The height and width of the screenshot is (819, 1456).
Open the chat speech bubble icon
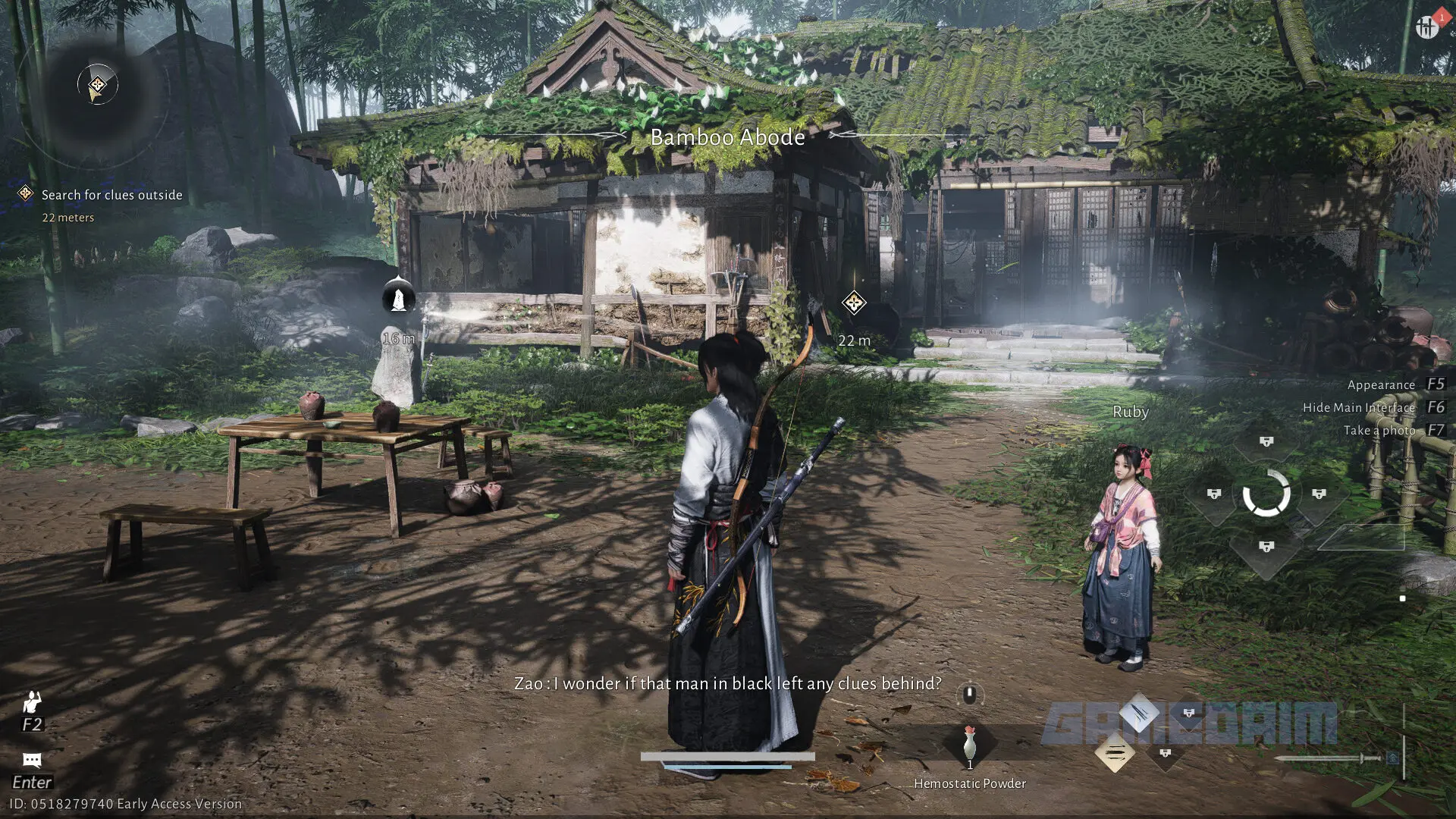32,760
